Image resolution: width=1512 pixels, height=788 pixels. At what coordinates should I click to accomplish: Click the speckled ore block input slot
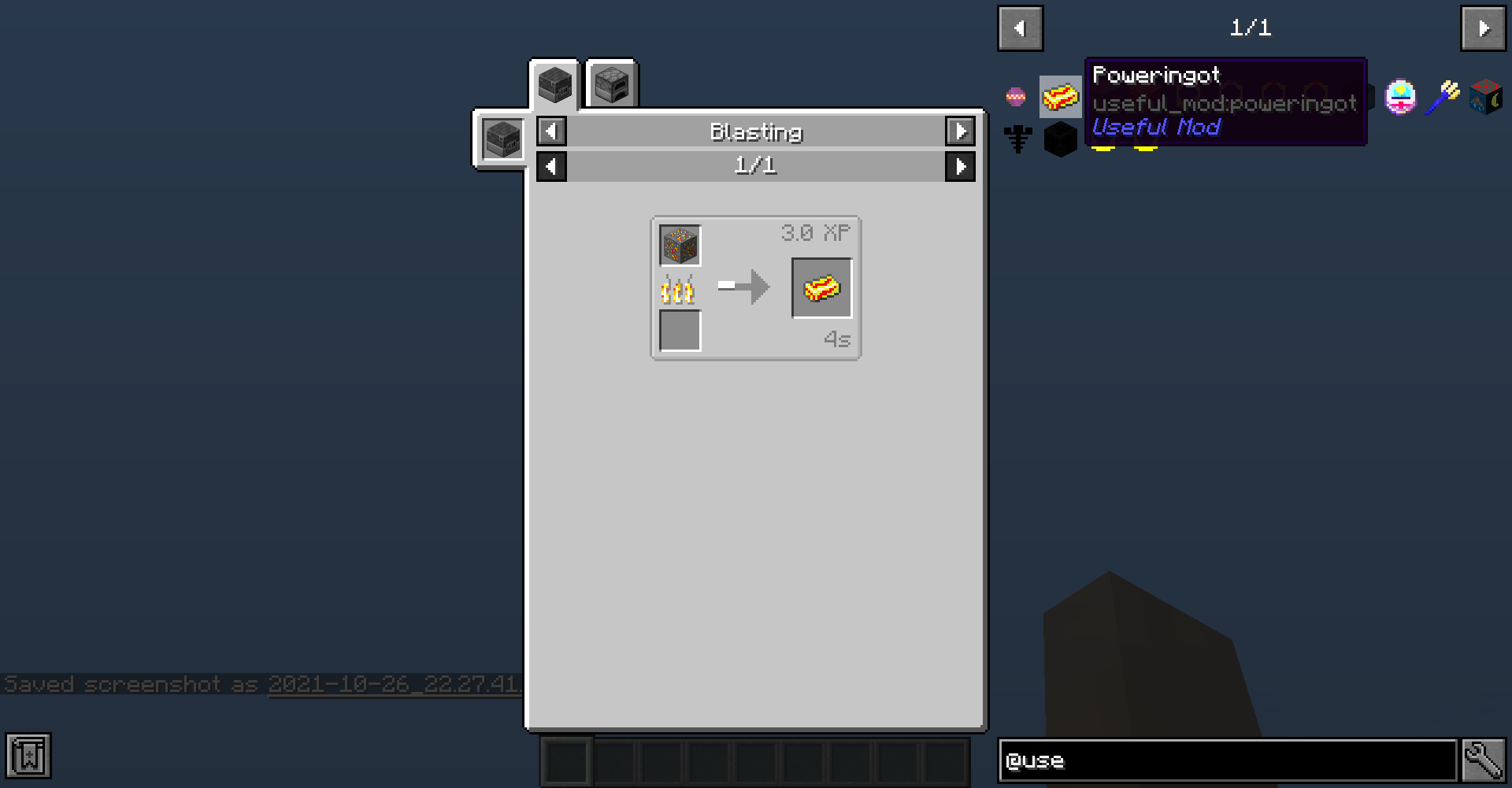[679, 246]
